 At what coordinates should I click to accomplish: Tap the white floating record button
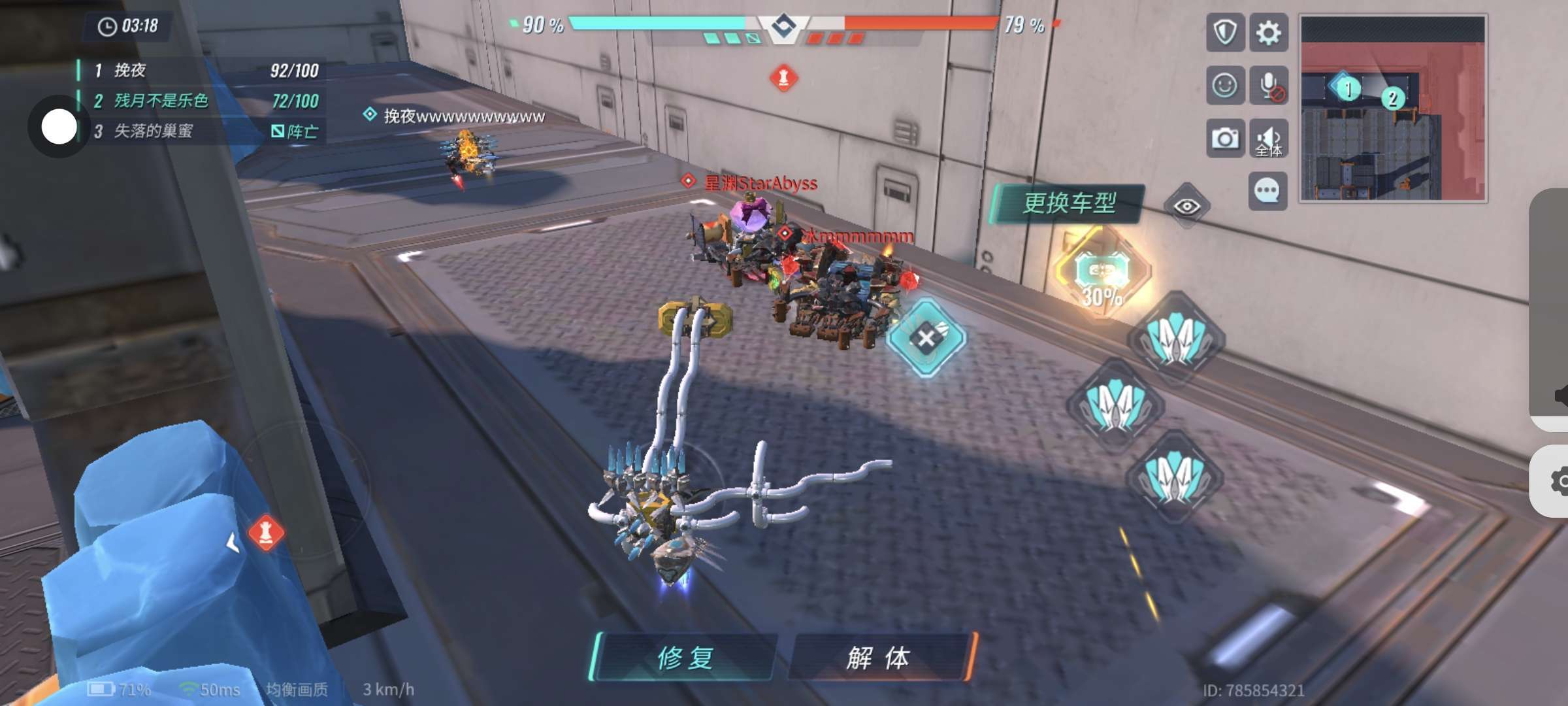click(x=59, y=126)
